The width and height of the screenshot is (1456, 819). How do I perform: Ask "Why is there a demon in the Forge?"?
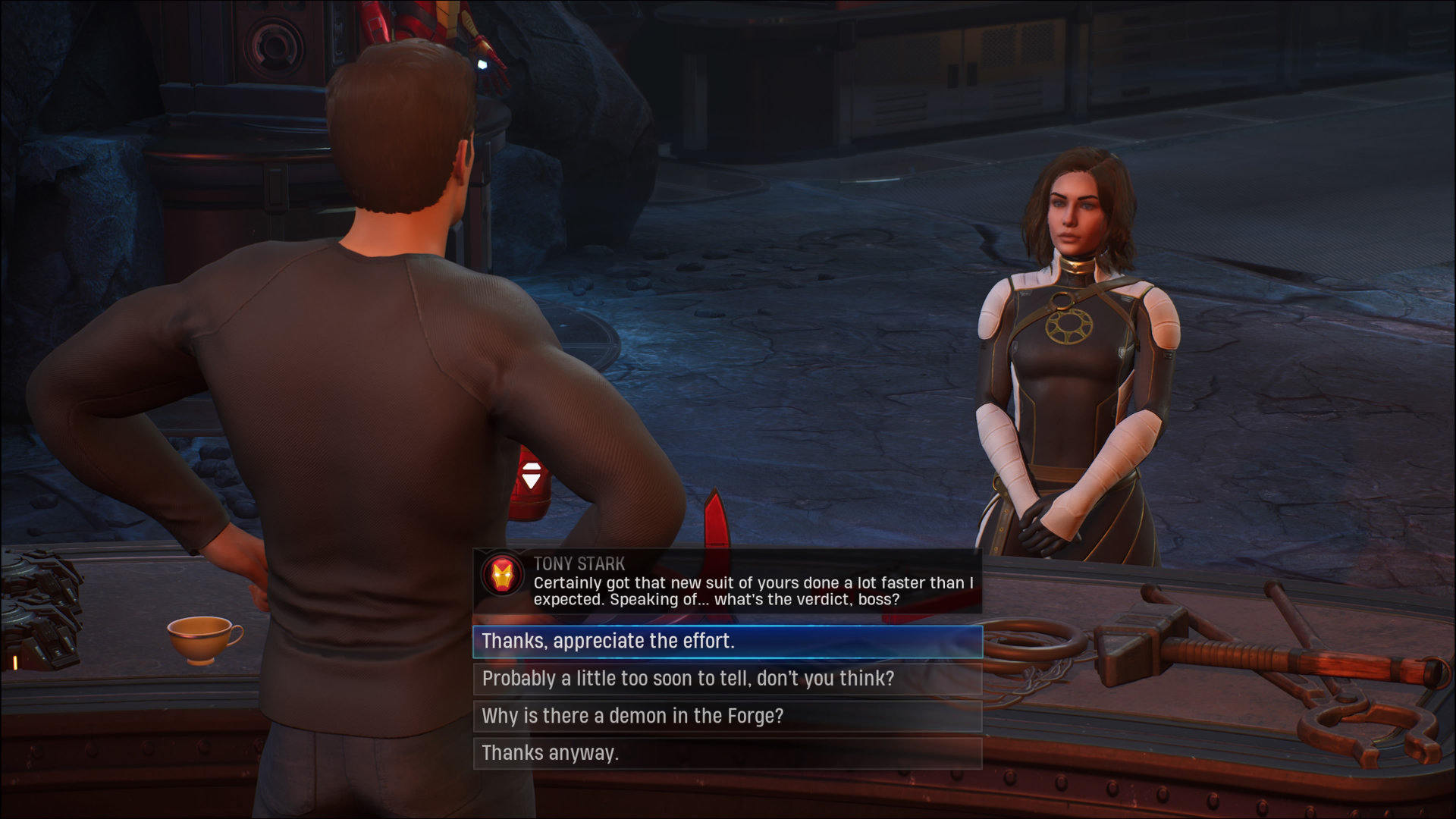[727, 716]
